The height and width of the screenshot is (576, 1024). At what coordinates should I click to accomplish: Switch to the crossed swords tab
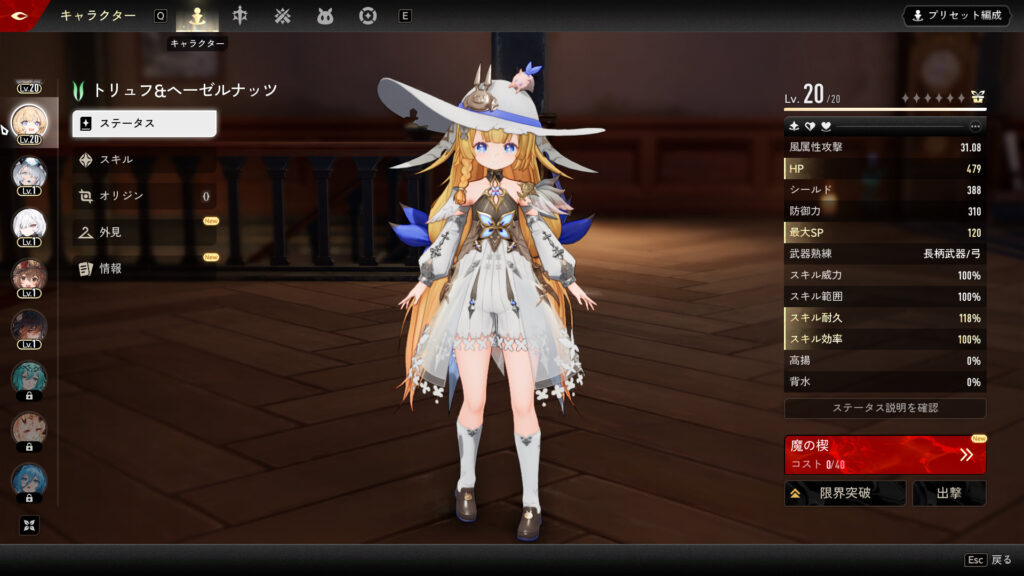click(283, 16)
